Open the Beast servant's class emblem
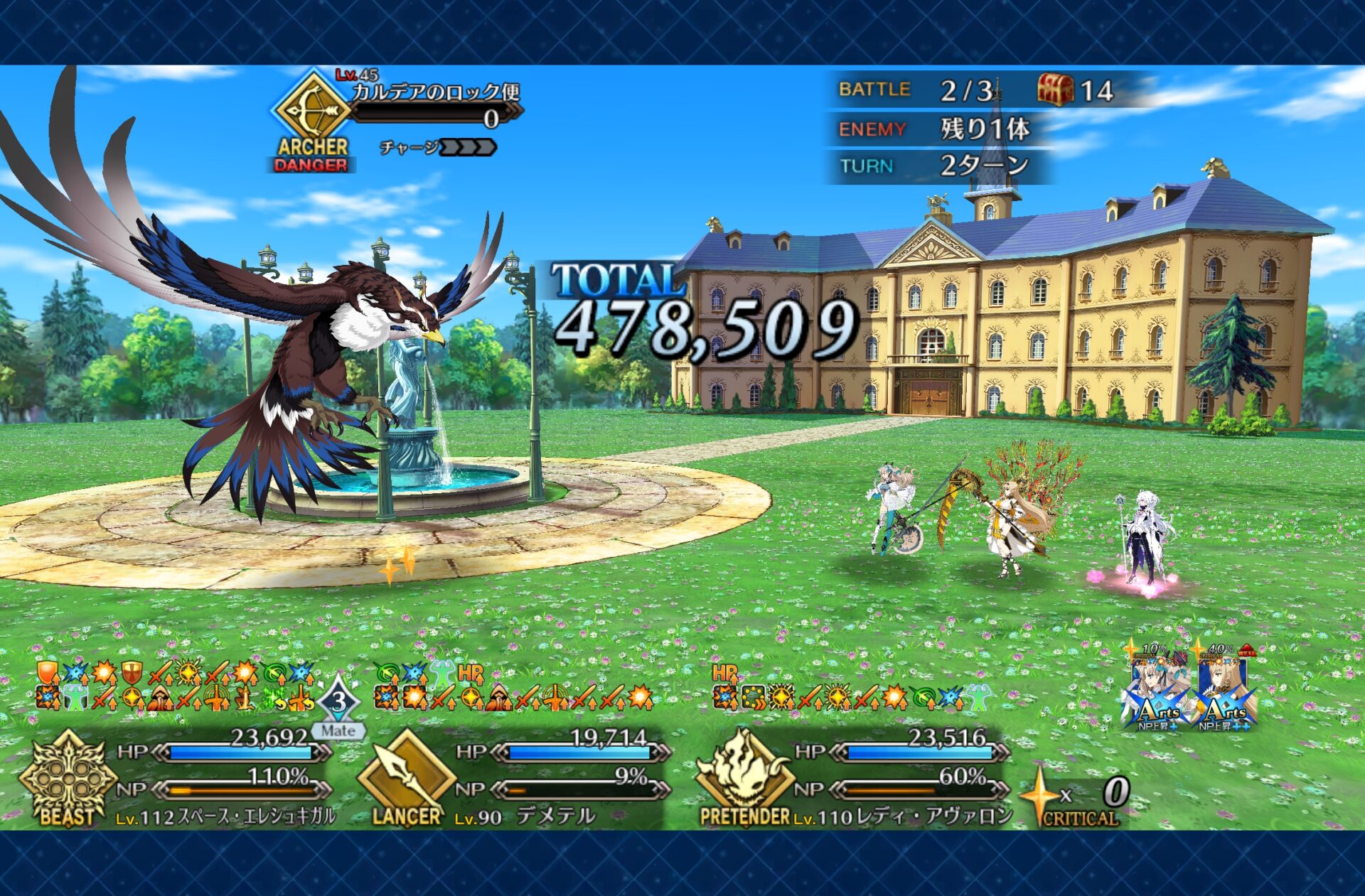1365x896 pixels. [67, 778]
